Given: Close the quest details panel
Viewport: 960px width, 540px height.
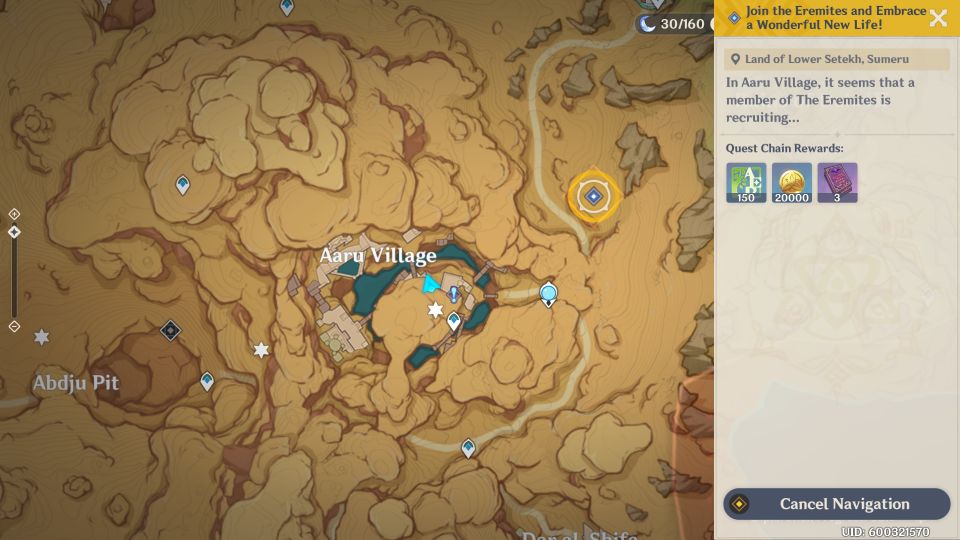Looking at the screenshot, I should tap(938, 18).
